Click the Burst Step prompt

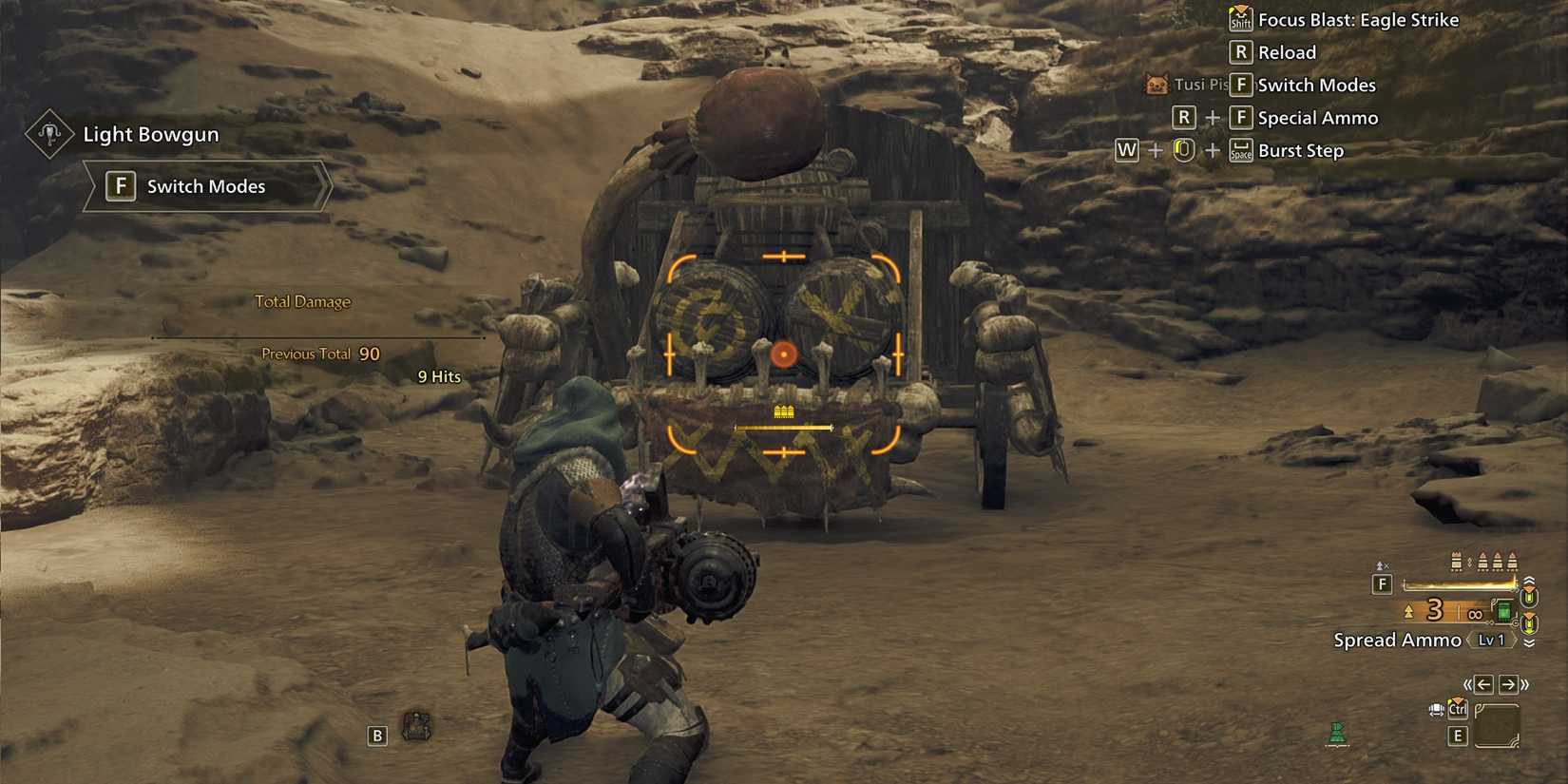(1300, 150)
